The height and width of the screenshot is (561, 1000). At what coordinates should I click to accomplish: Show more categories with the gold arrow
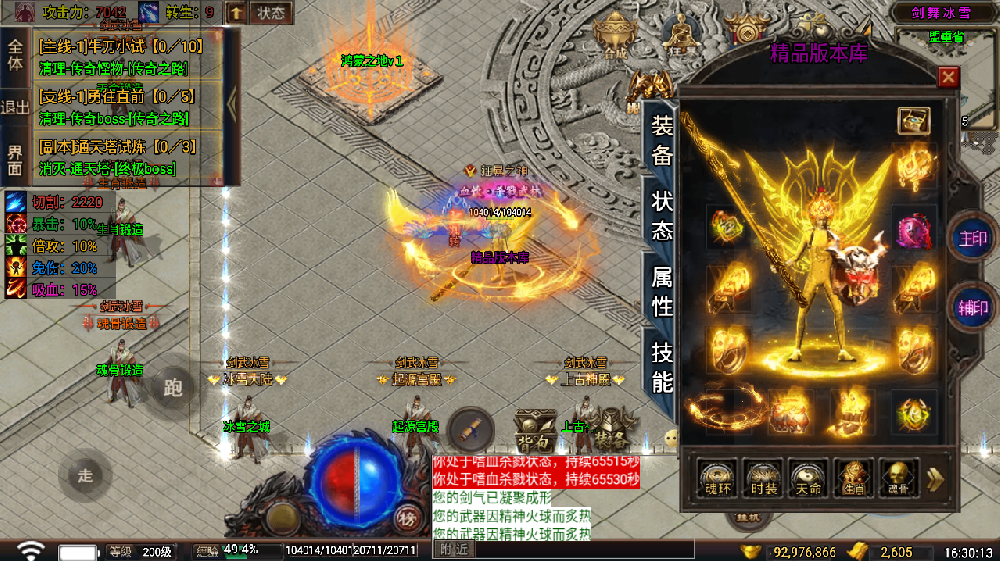[x=936, y=479]
